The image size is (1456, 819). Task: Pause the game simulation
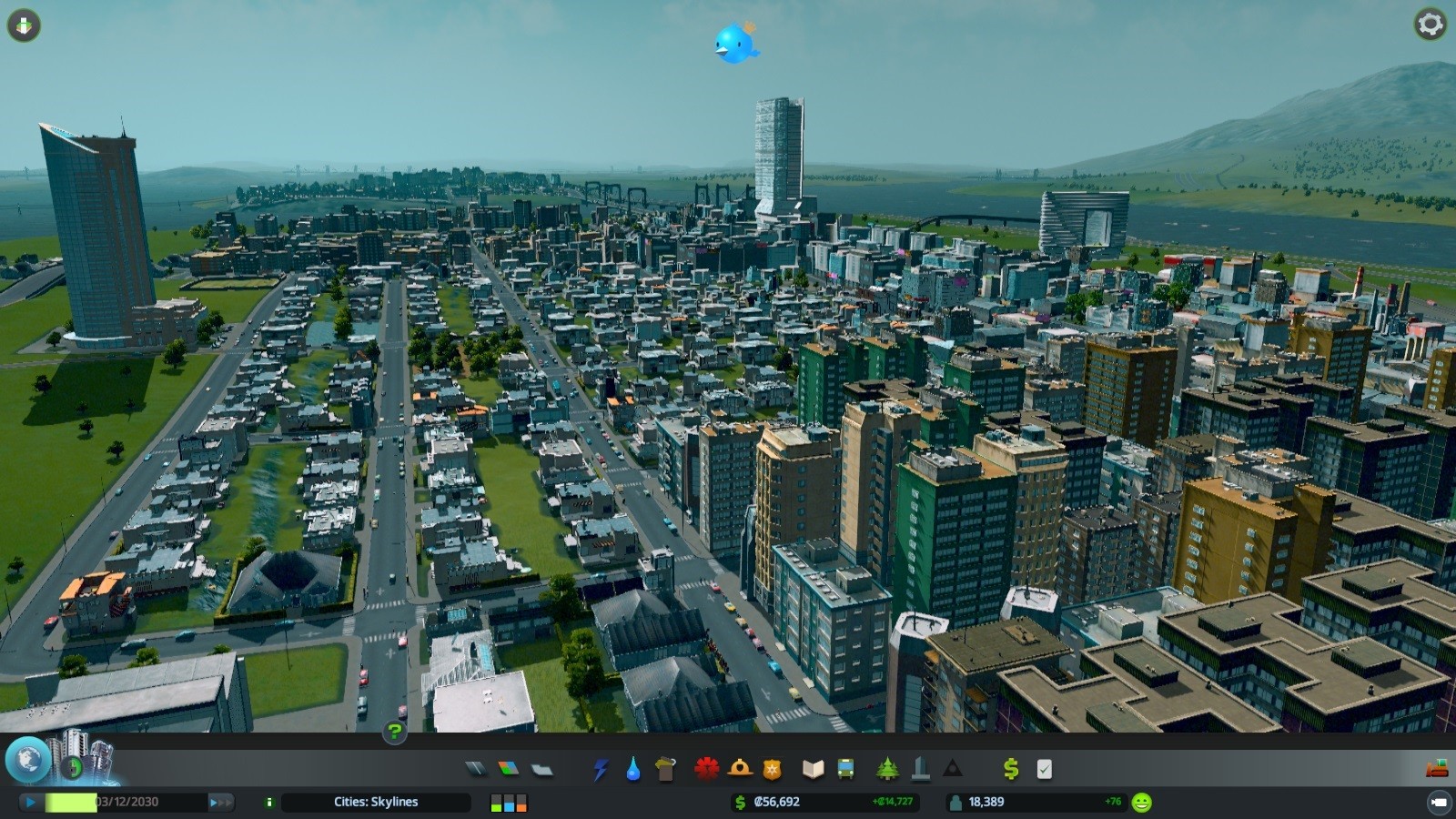pos(29,803)
